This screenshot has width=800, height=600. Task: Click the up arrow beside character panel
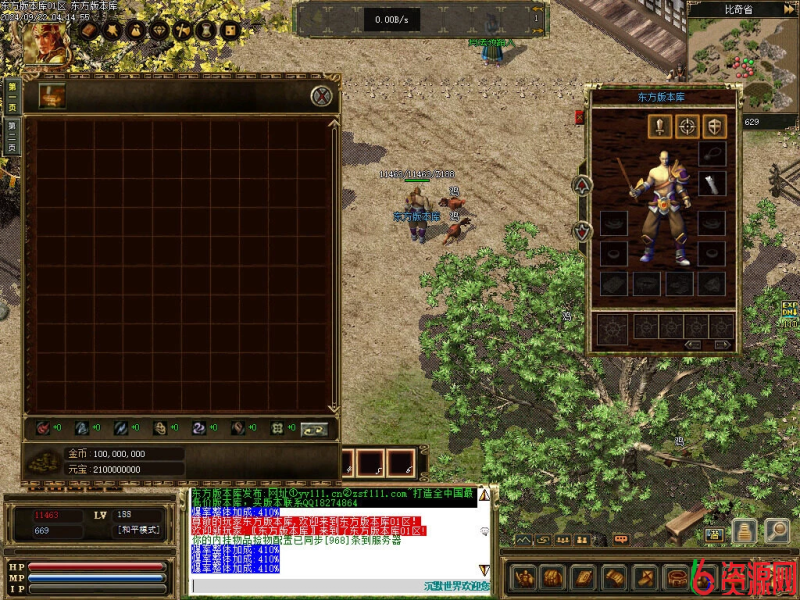[x=583, y=185]
